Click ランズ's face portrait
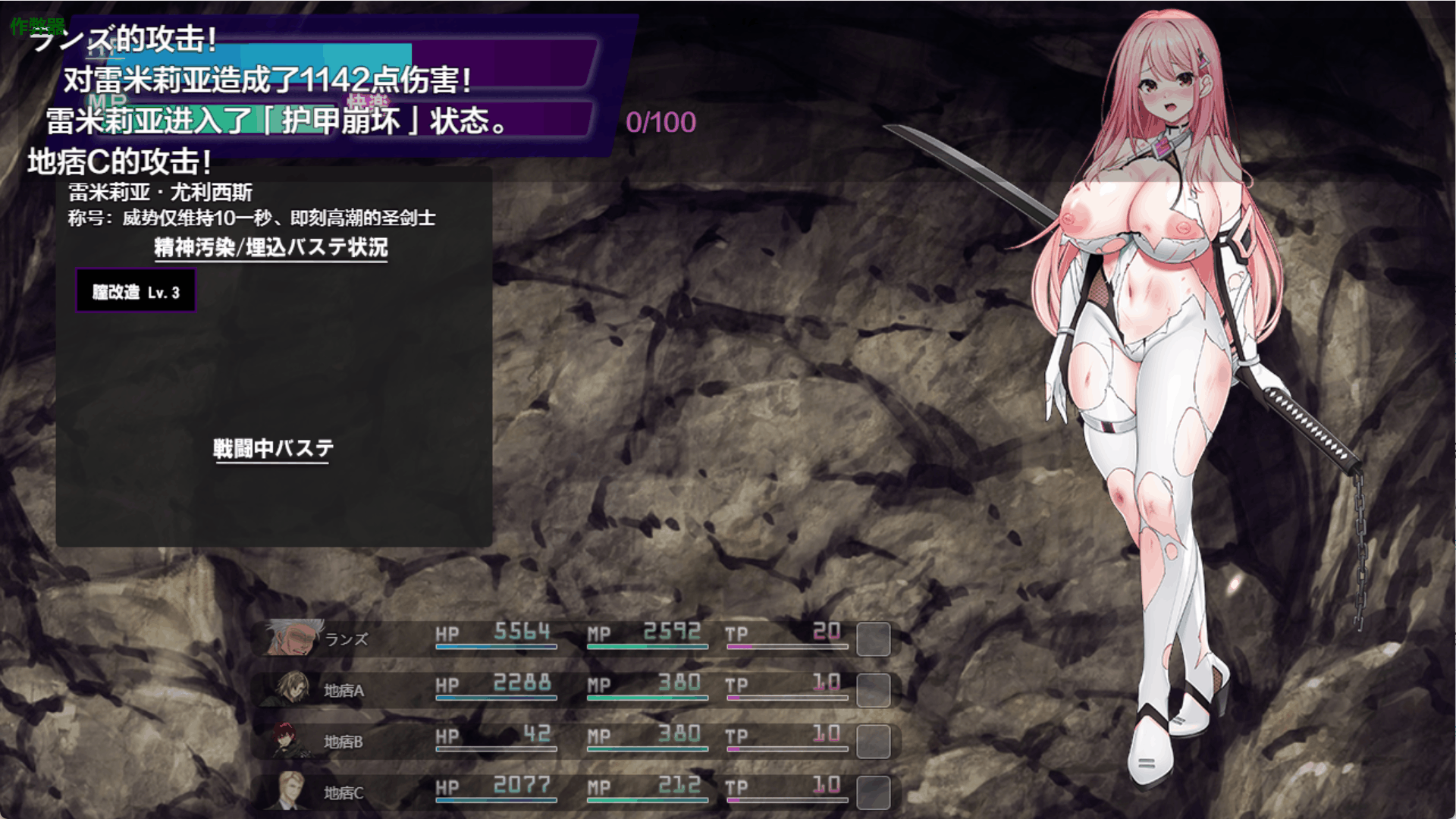This screenshot has height=819, width=1456. pos(292,638)
